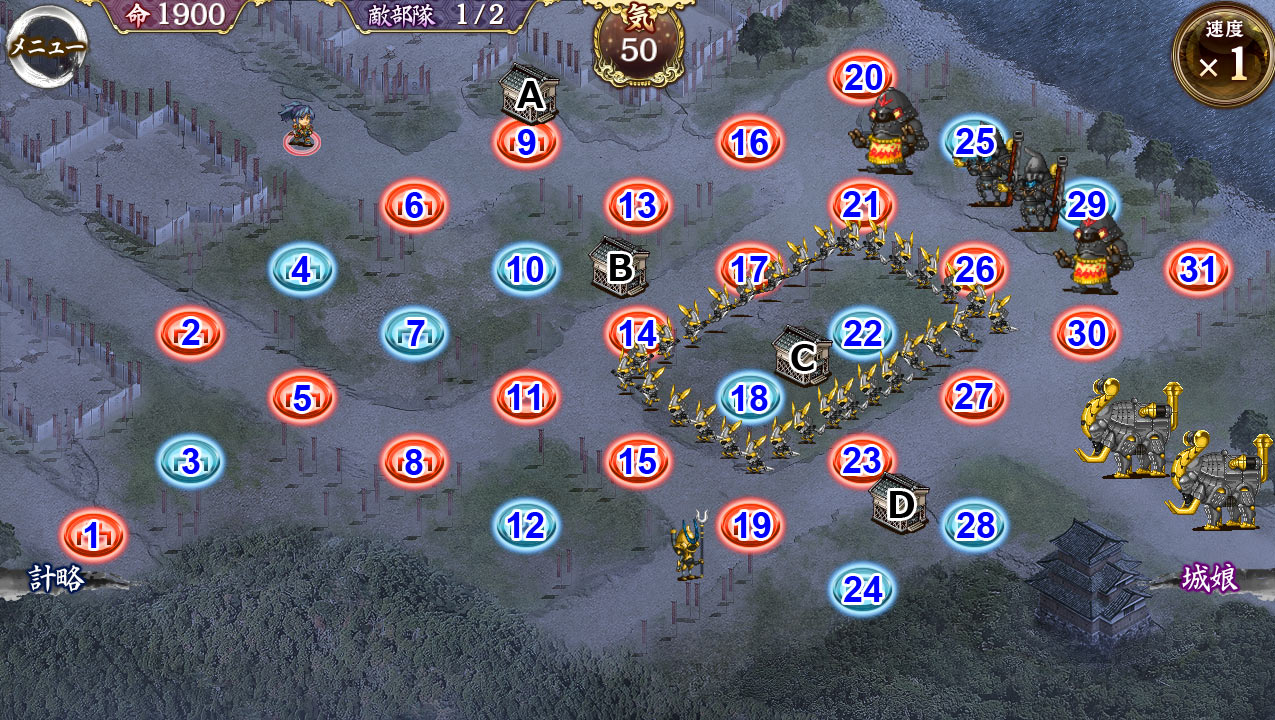Choose the stronghold marker labeled D

pos(901,504)
